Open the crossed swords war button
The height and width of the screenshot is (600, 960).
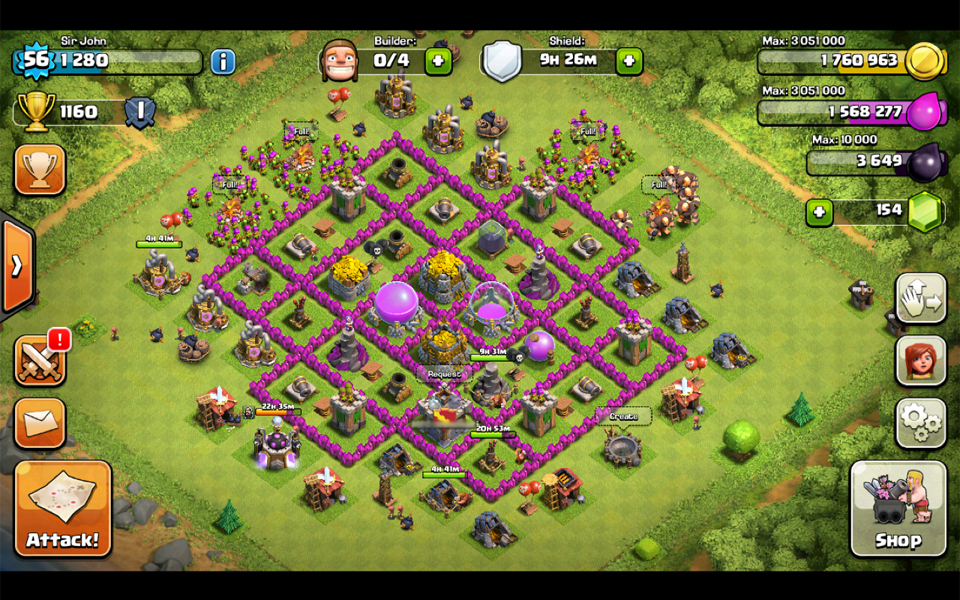coord(40,360)
